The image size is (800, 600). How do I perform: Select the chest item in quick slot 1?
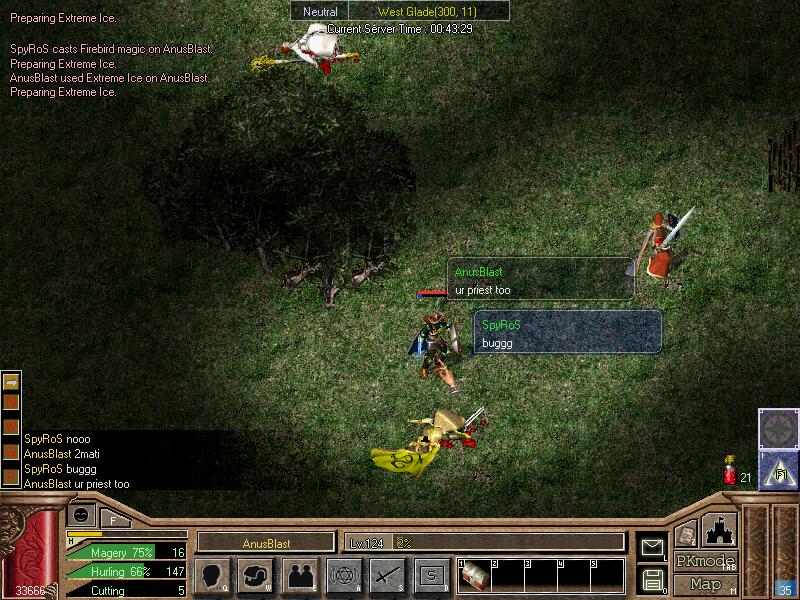[473, 578]
